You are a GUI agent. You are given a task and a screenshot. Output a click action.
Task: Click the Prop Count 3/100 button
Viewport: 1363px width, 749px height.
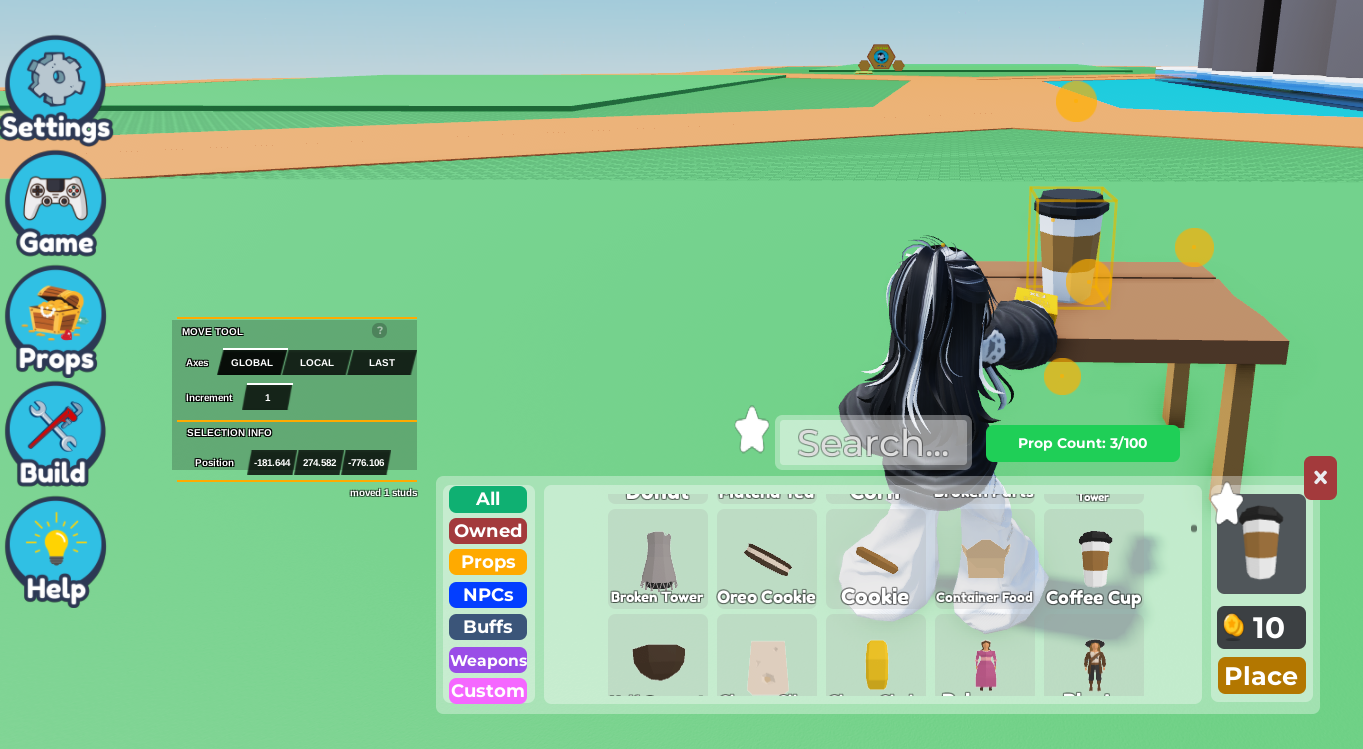[x=1082, y=443]
